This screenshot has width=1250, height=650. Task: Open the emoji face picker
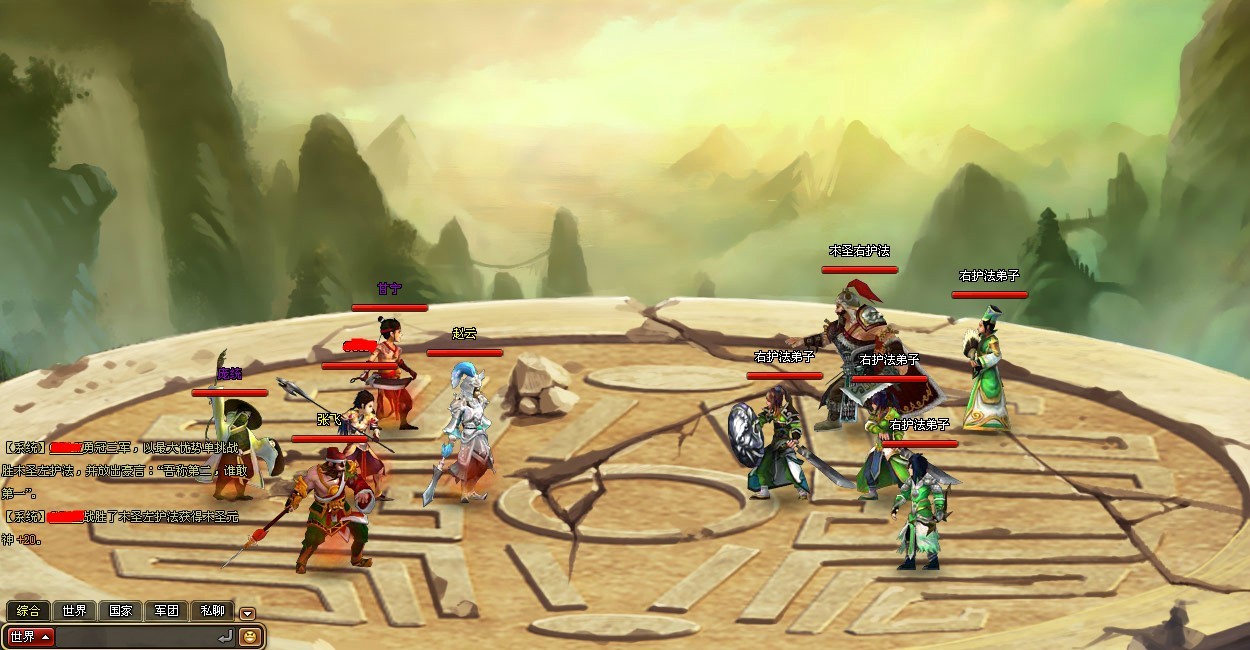(x=249, y=636)
